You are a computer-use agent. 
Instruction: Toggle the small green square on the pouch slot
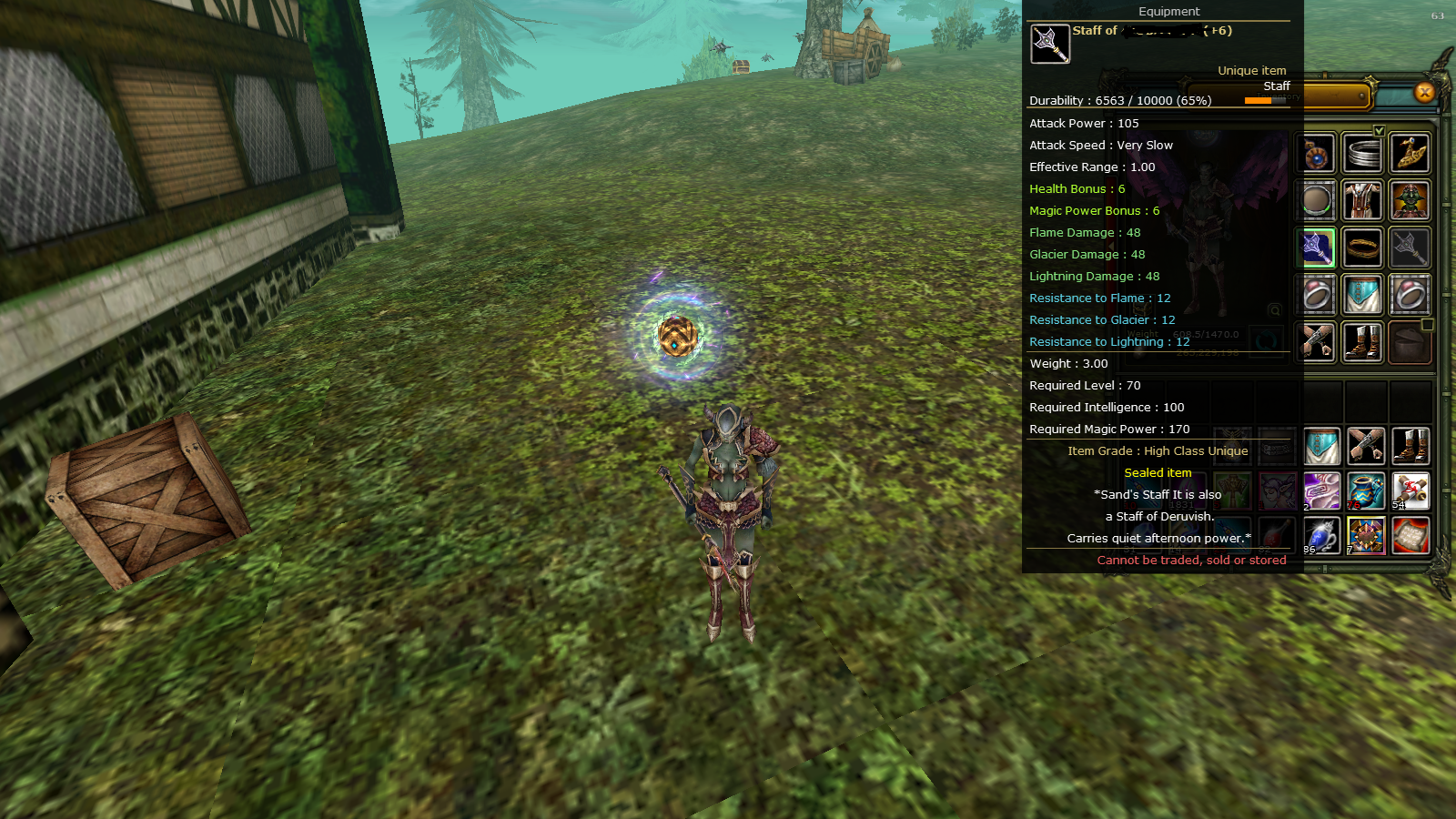(1427, 326)
